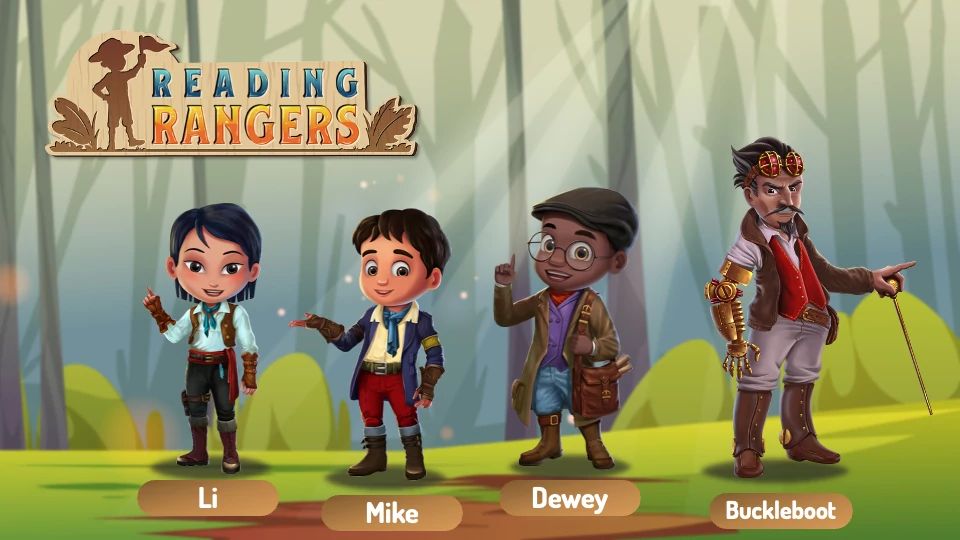
Task: Choose the Mike name button
Action: (x=391, y=513)
